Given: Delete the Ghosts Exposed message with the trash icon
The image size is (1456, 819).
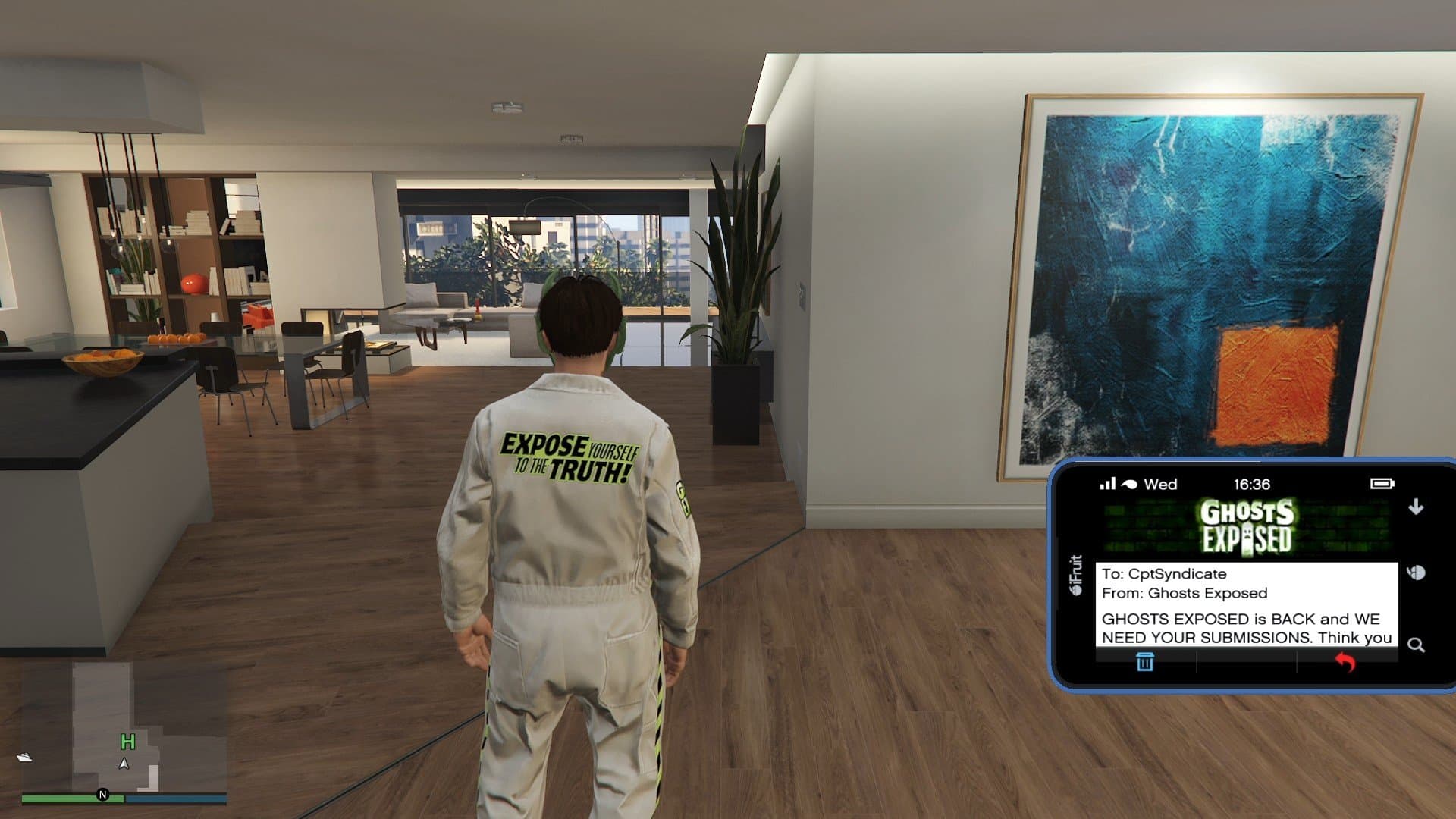Looking at the screenshot, I should pyautogui.click(x=1144, y=662).
